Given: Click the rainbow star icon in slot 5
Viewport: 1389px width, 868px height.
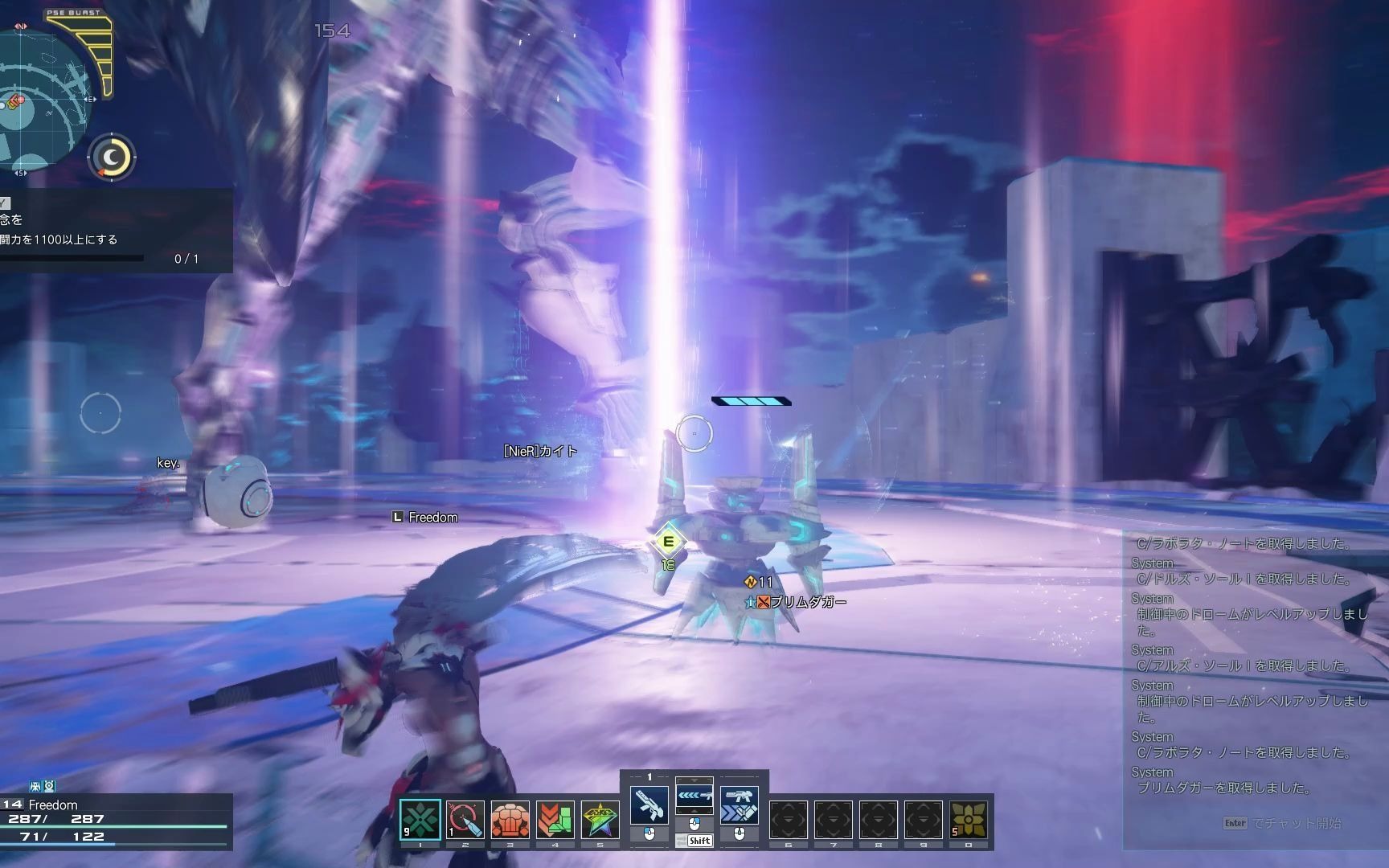Looking at the screenshot, I should point(600,819).
